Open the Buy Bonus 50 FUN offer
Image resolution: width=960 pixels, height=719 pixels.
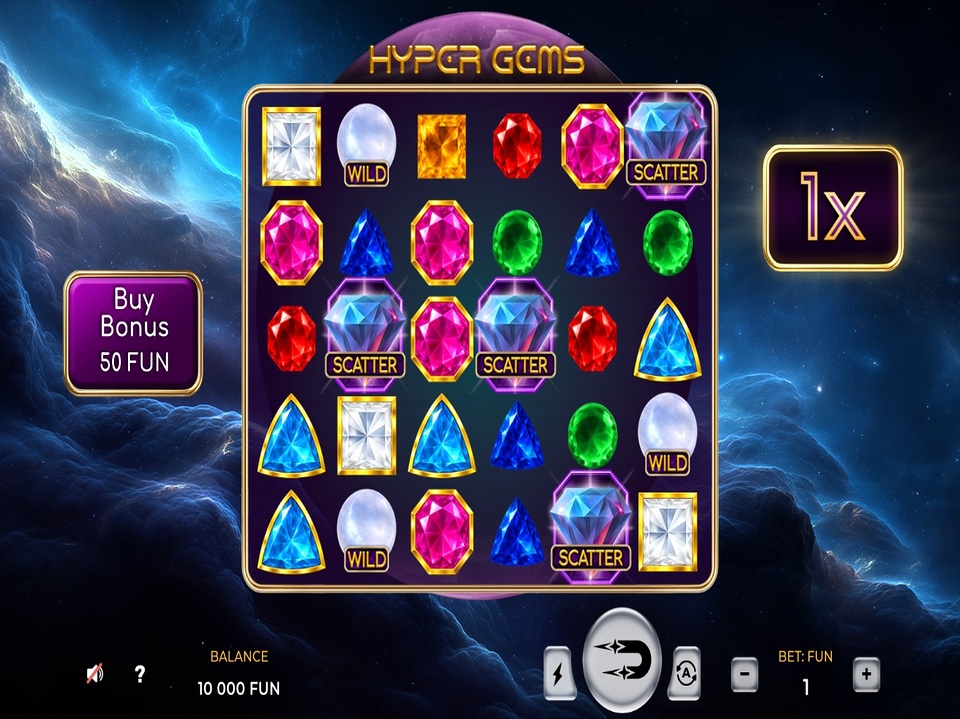134,332
